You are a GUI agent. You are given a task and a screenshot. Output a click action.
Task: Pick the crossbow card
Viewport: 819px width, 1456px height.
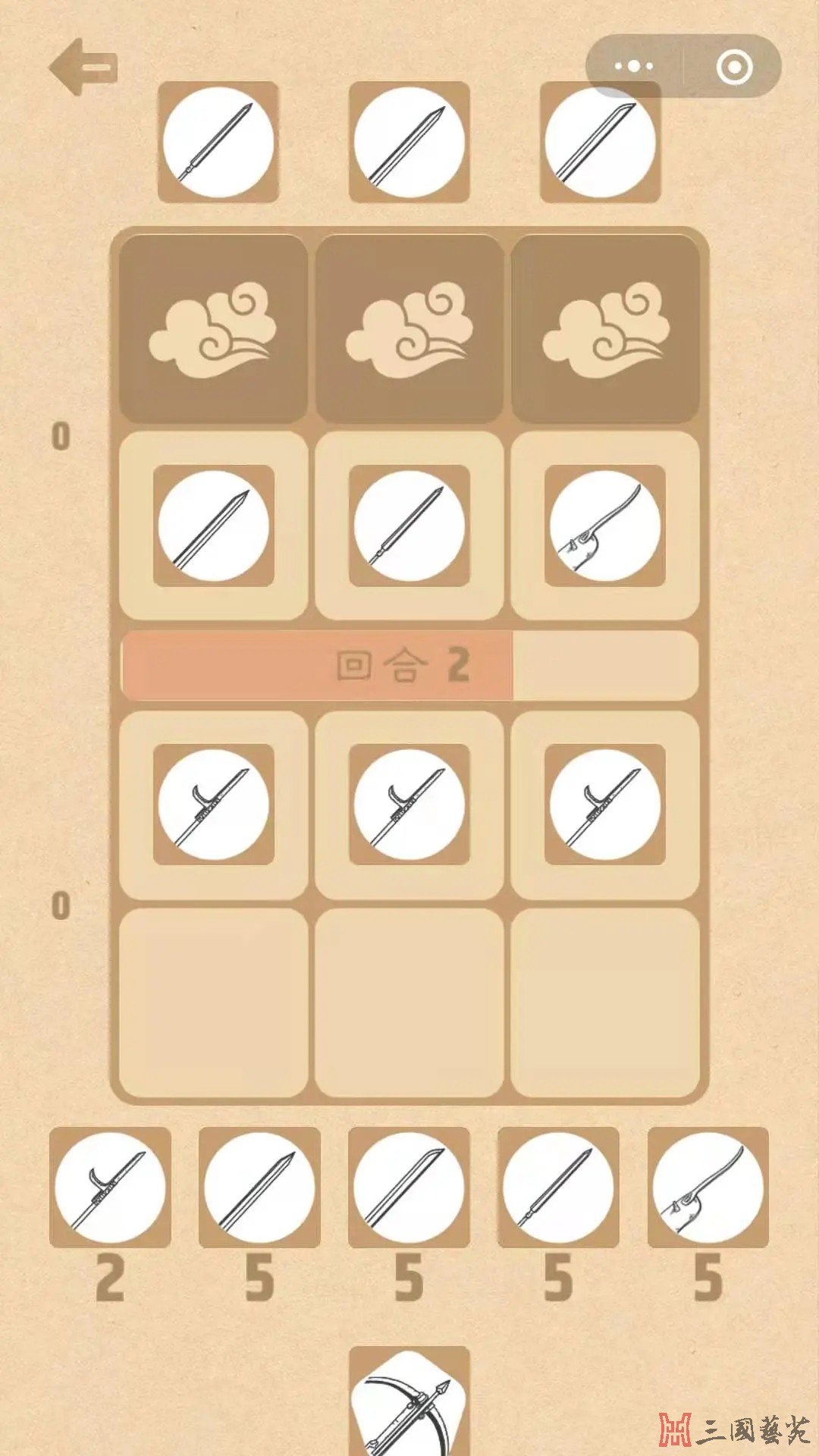click(x=409, y=1403)
